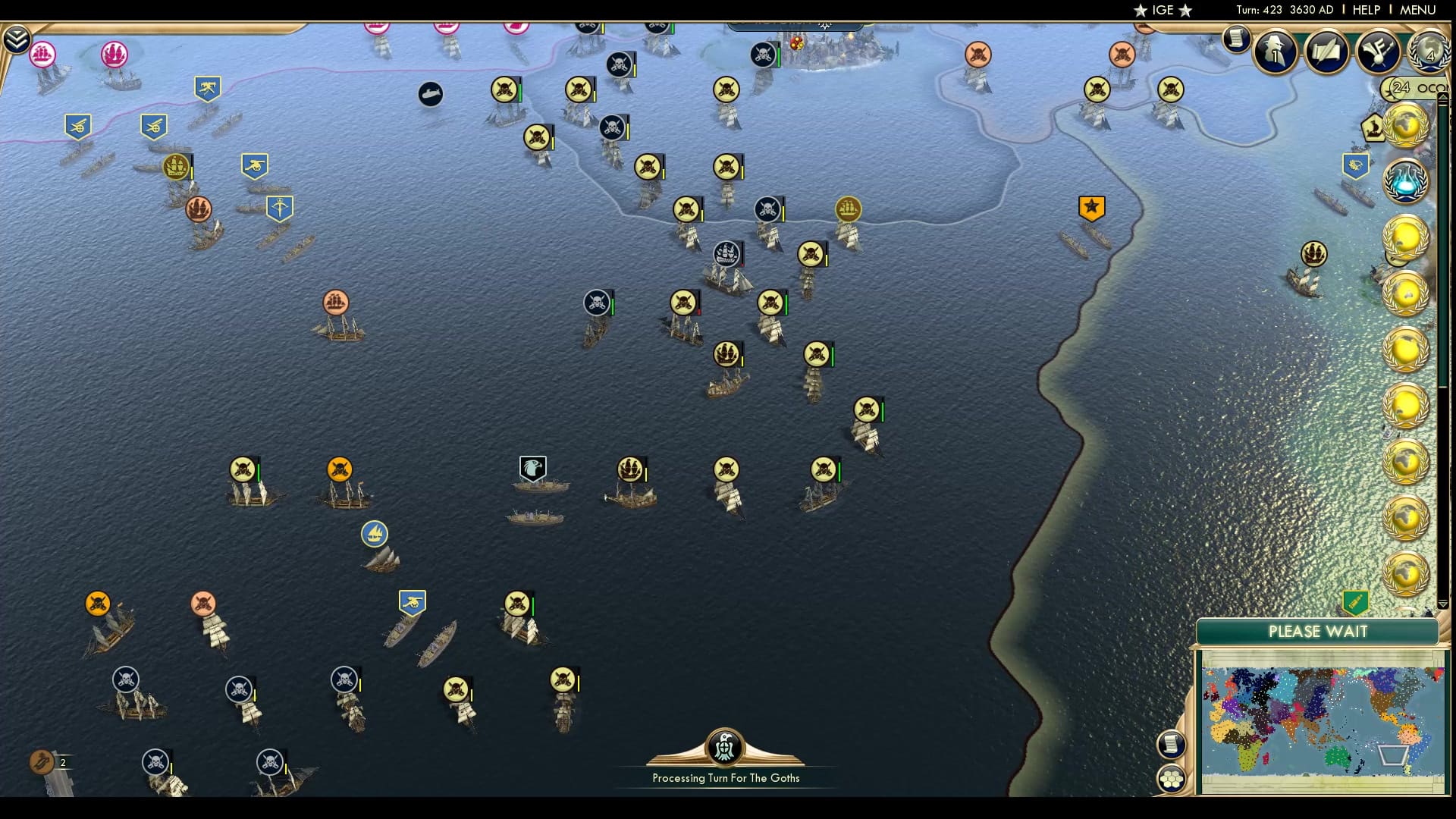Open the HELP screen
This screenshot has height=819, width=1456.
coord(1365,10)
